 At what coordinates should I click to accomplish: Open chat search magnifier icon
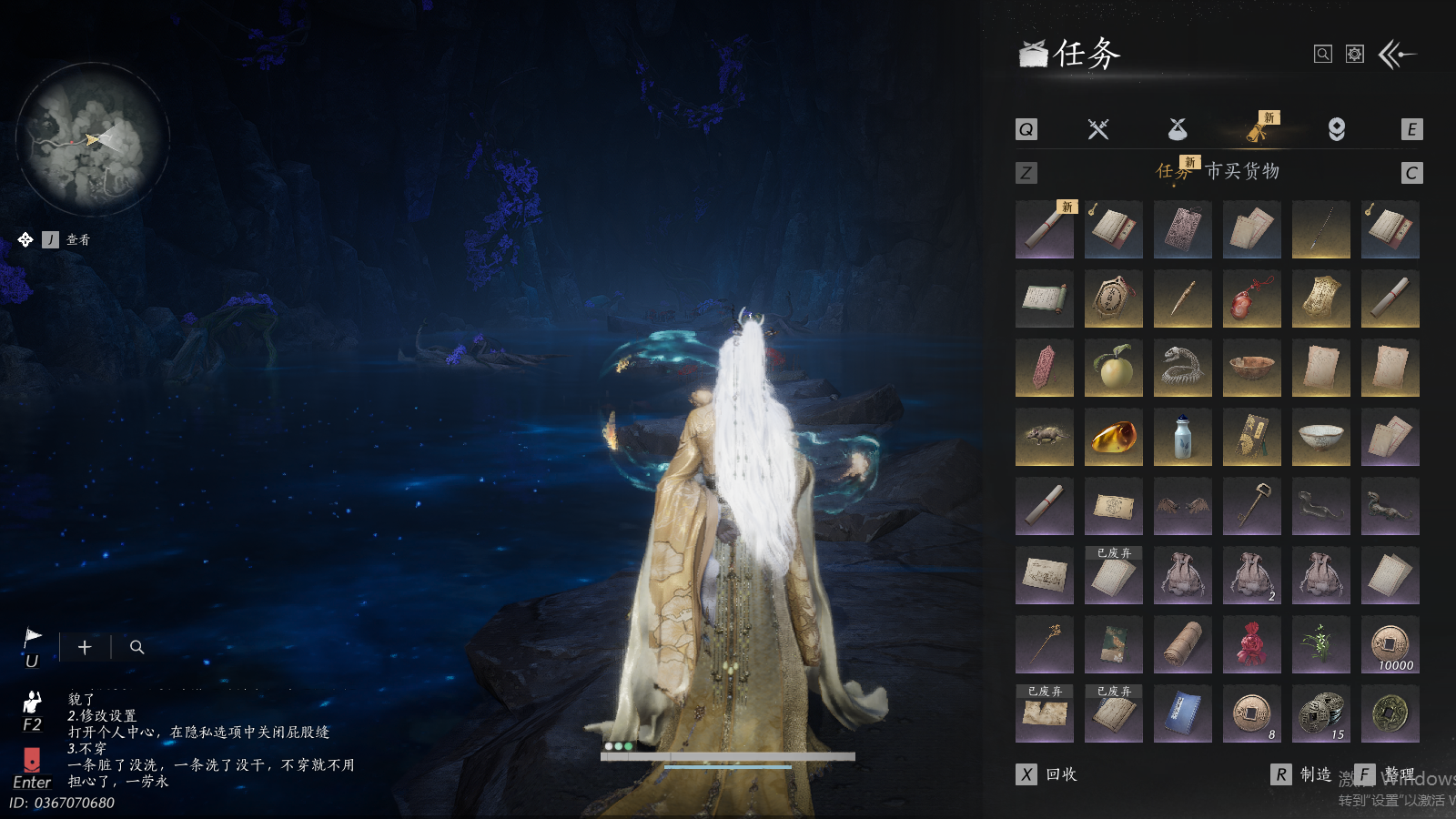[136, 647]
